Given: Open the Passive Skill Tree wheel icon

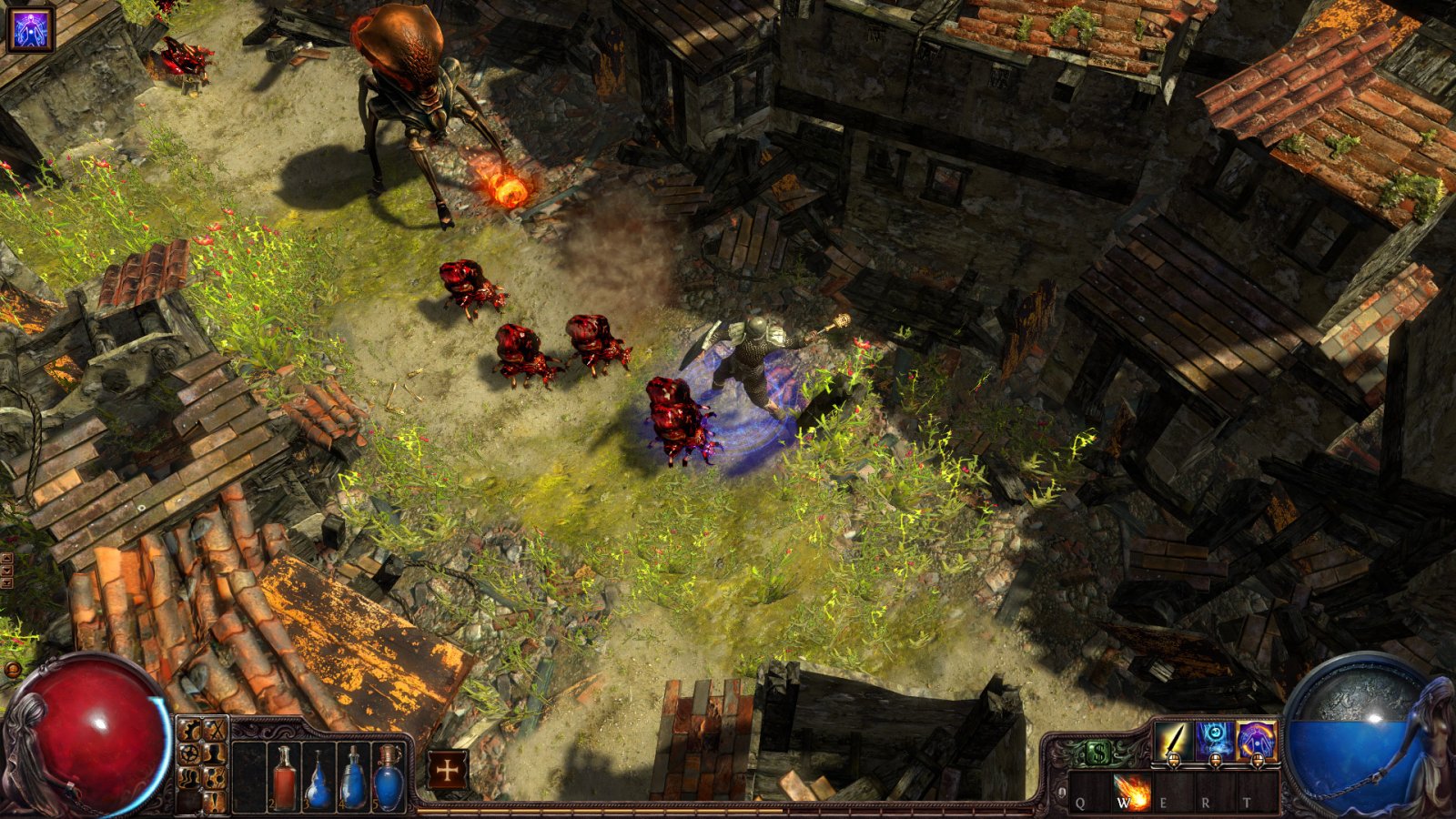Looking at the screenshot, I should (188, 753).
